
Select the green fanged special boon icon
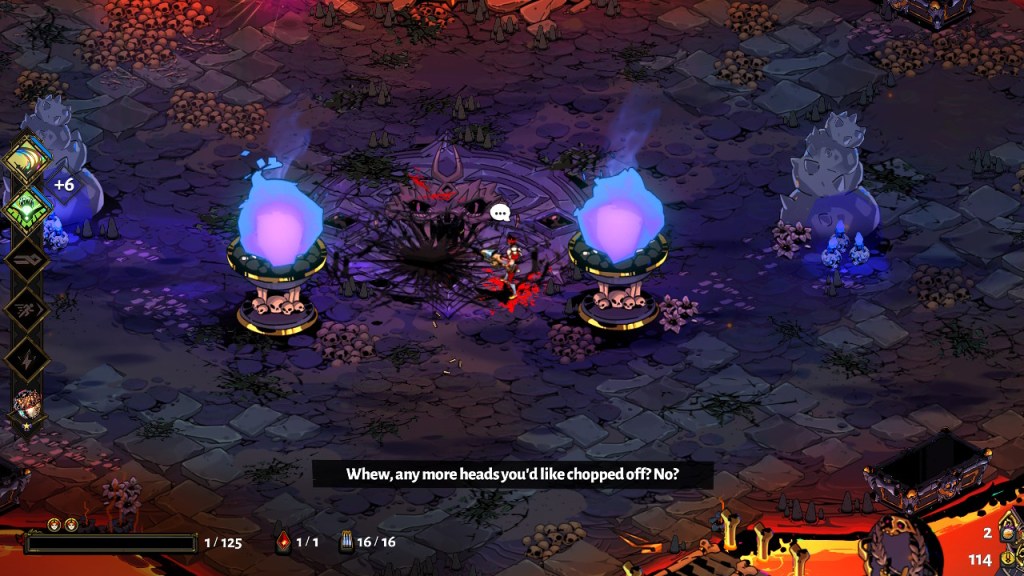(27, 209)
